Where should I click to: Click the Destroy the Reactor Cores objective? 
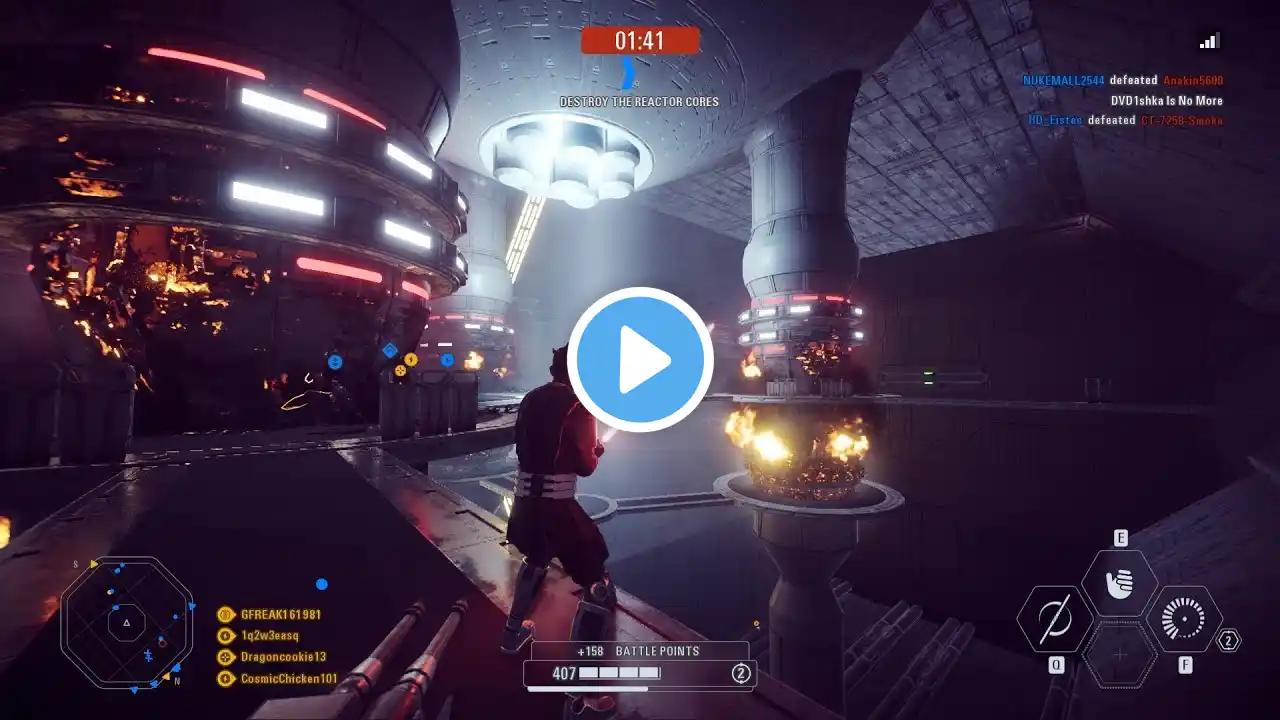[639, 102]
